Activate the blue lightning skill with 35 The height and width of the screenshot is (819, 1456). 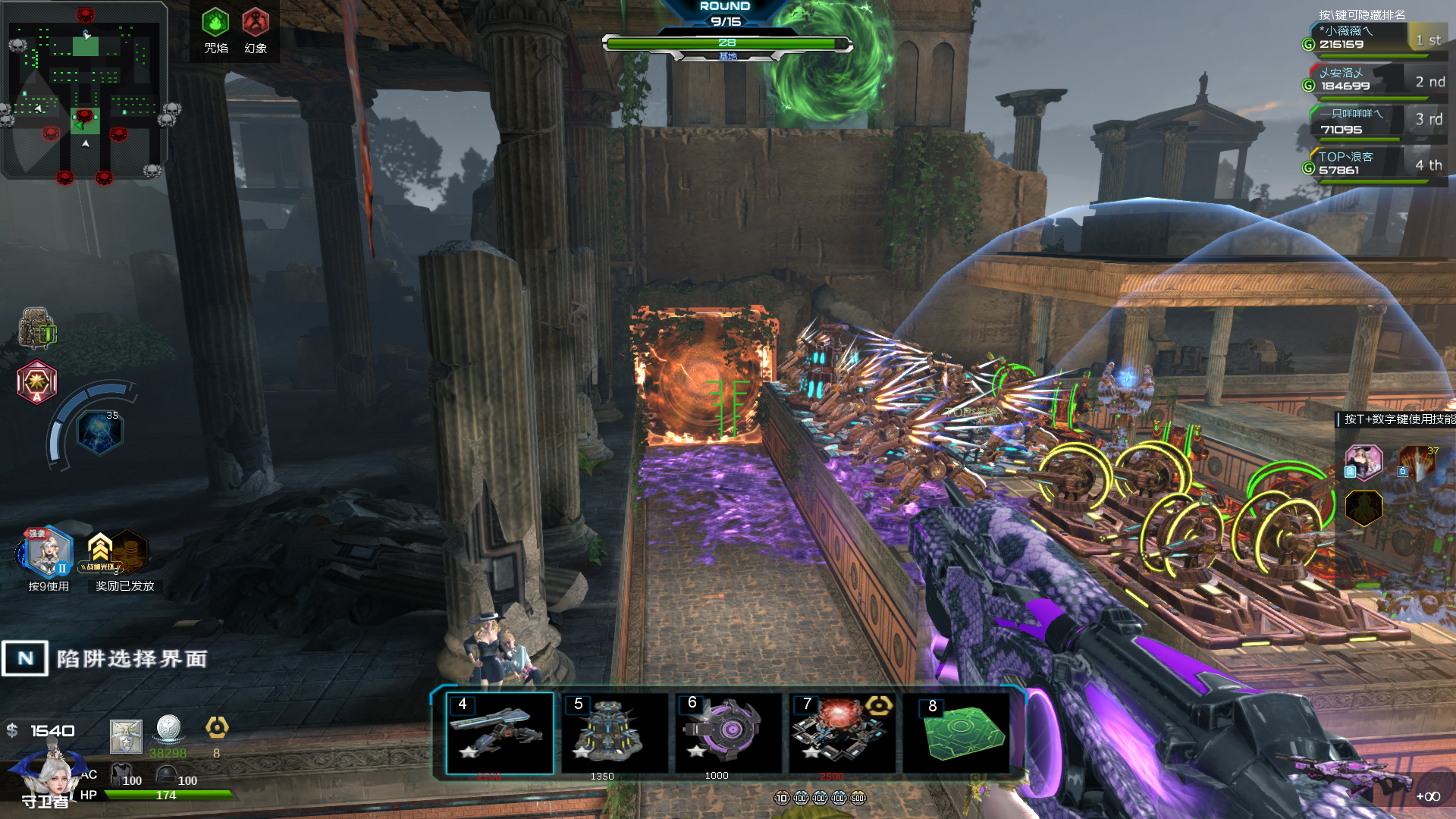pos(100,432)
